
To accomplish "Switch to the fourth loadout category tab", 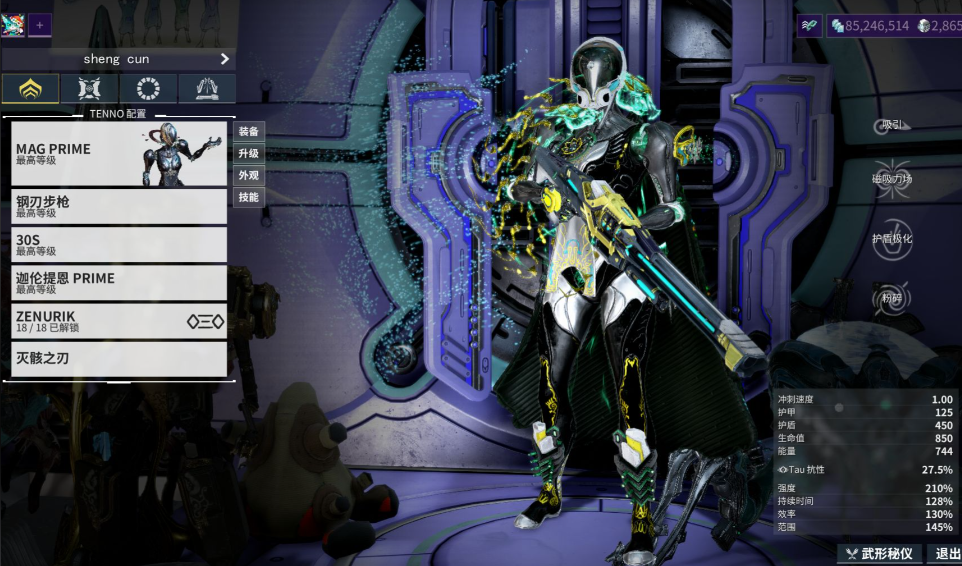I will pos(207,89).
